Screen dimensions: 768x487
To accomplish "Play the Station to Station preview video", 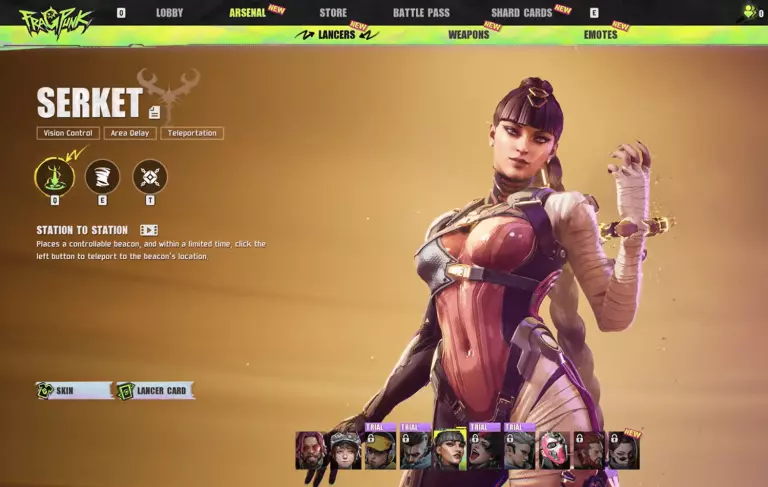I will pyautogui.click(x=149, y=230).
